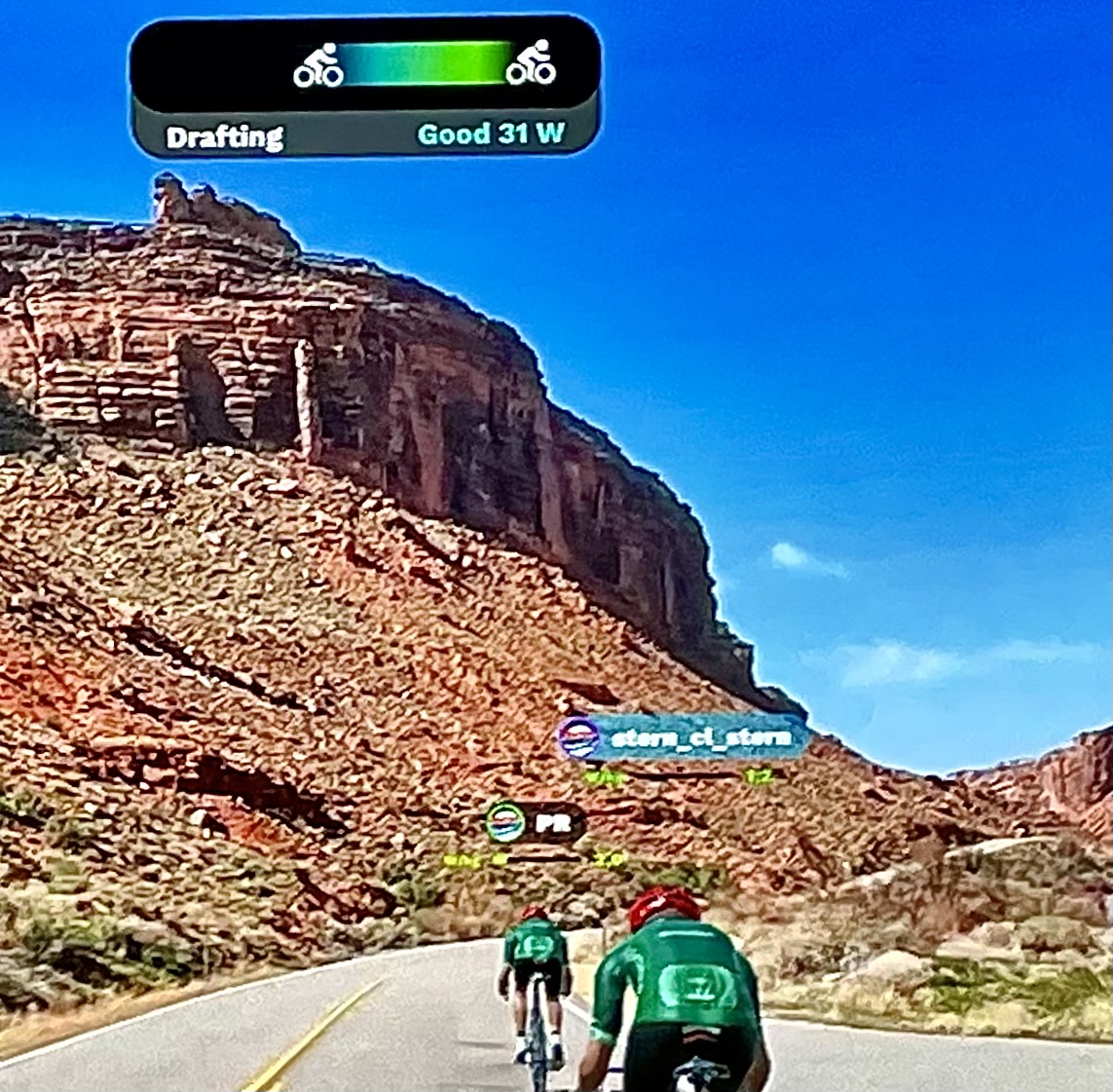Select the stern_cl_stern rider name tag
Screen dimensions: 1113x1092
click(684, 737)
